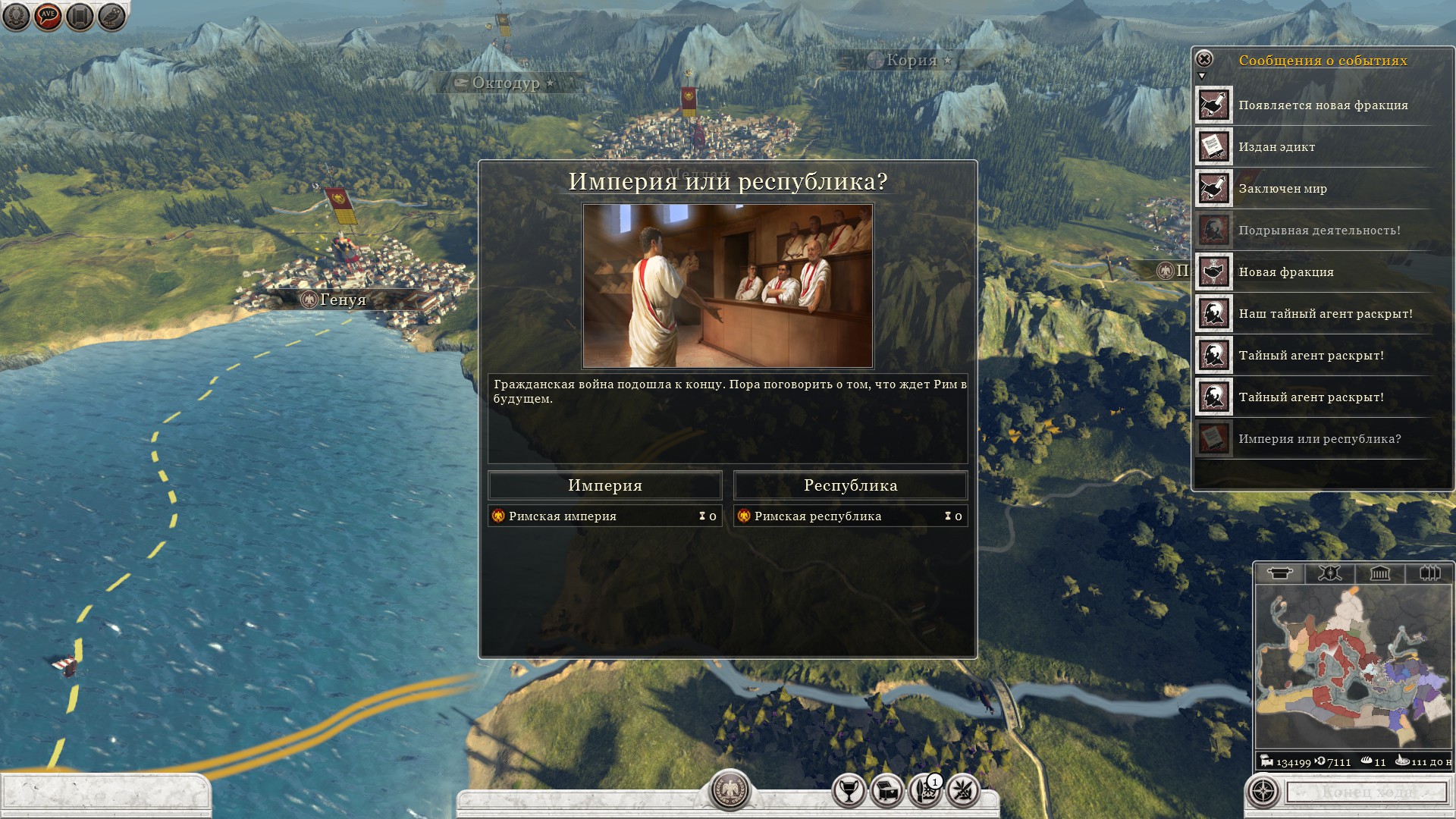The image size is (1456, 819).
Task: Click the laurel wreath icon in the top corner
Action: [16, 16]
